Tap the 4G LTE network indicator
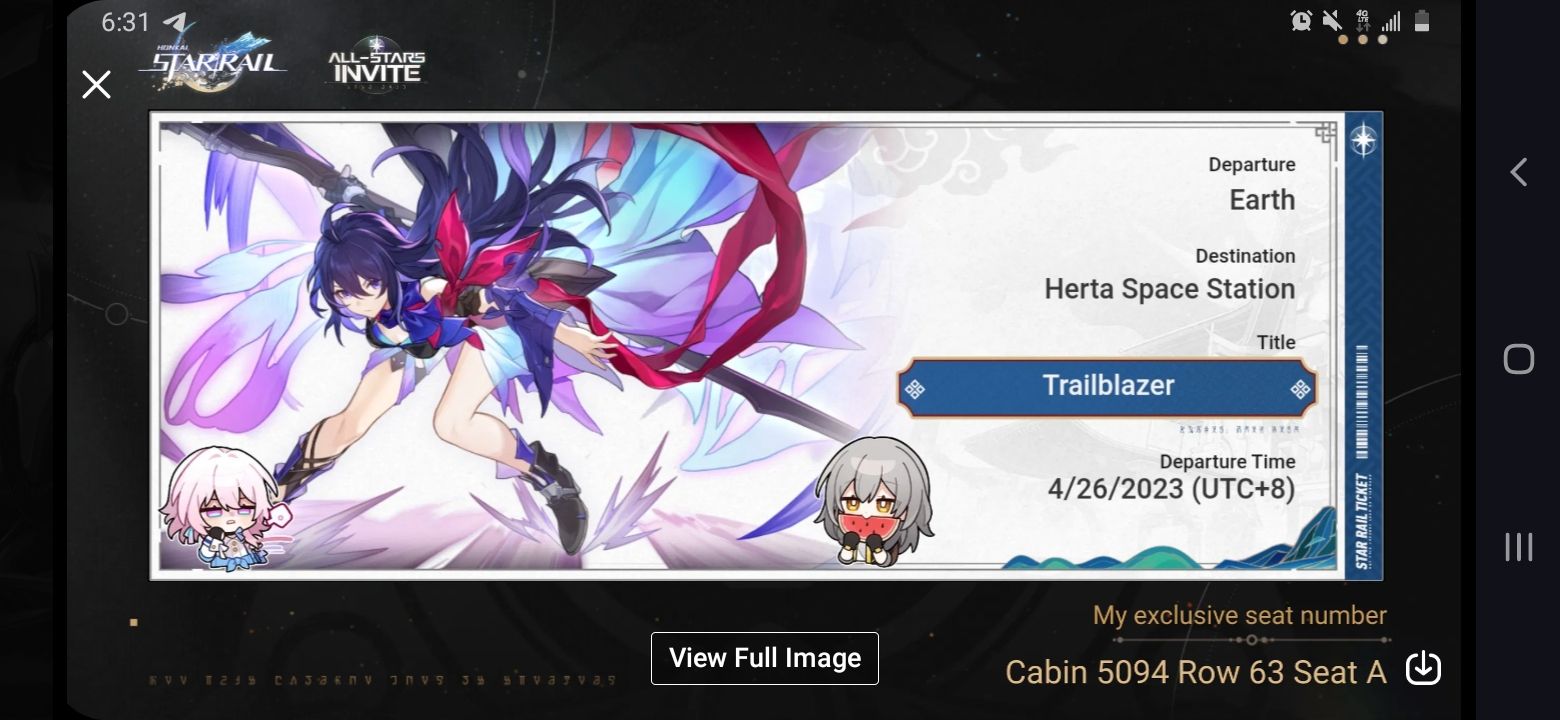This screenshot has width=1560, height=720. pyautogui.click(x=1362, y=21)
